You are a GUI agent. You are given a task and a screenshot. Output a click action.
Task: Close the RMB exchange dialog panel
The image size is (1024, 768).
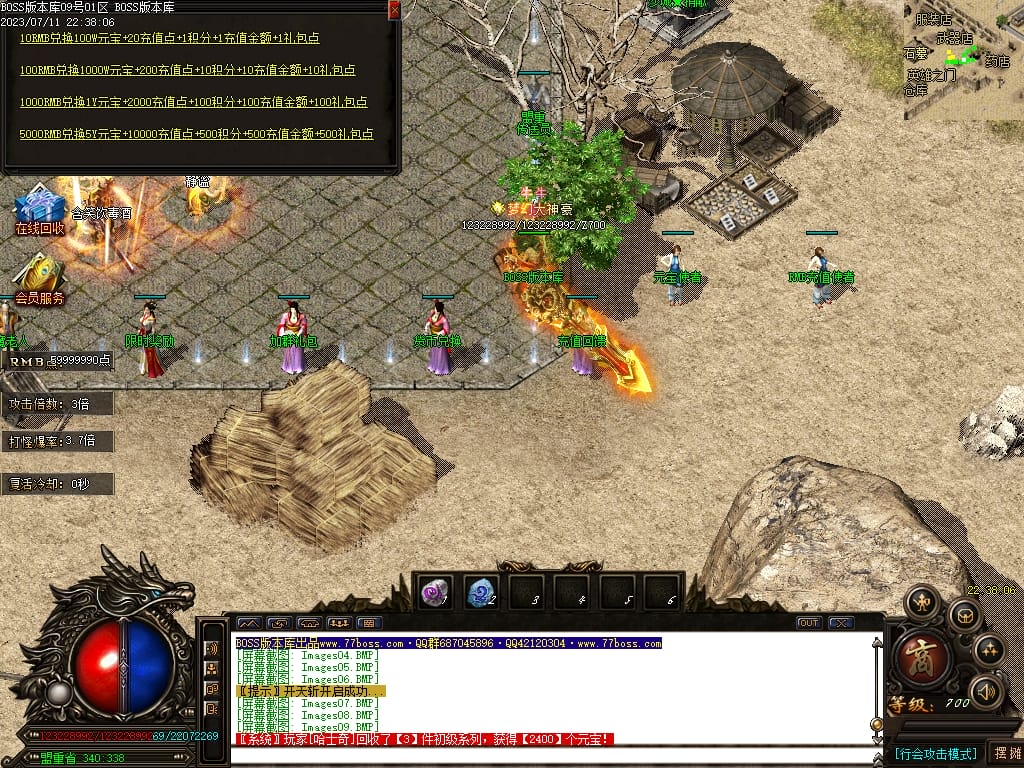(394, 10)
